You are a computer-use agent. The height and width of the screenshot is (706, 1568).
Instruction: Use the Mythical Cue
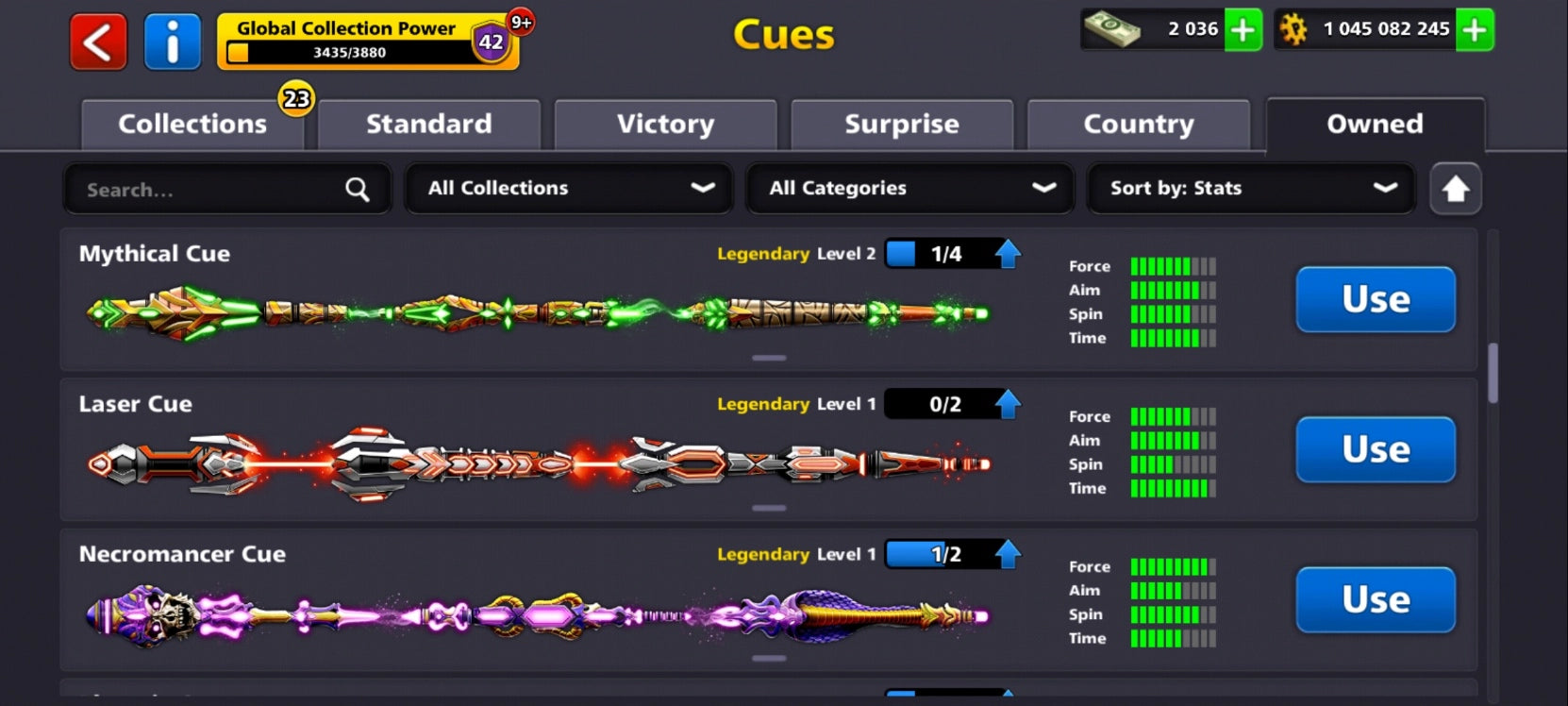[1375, 299]
